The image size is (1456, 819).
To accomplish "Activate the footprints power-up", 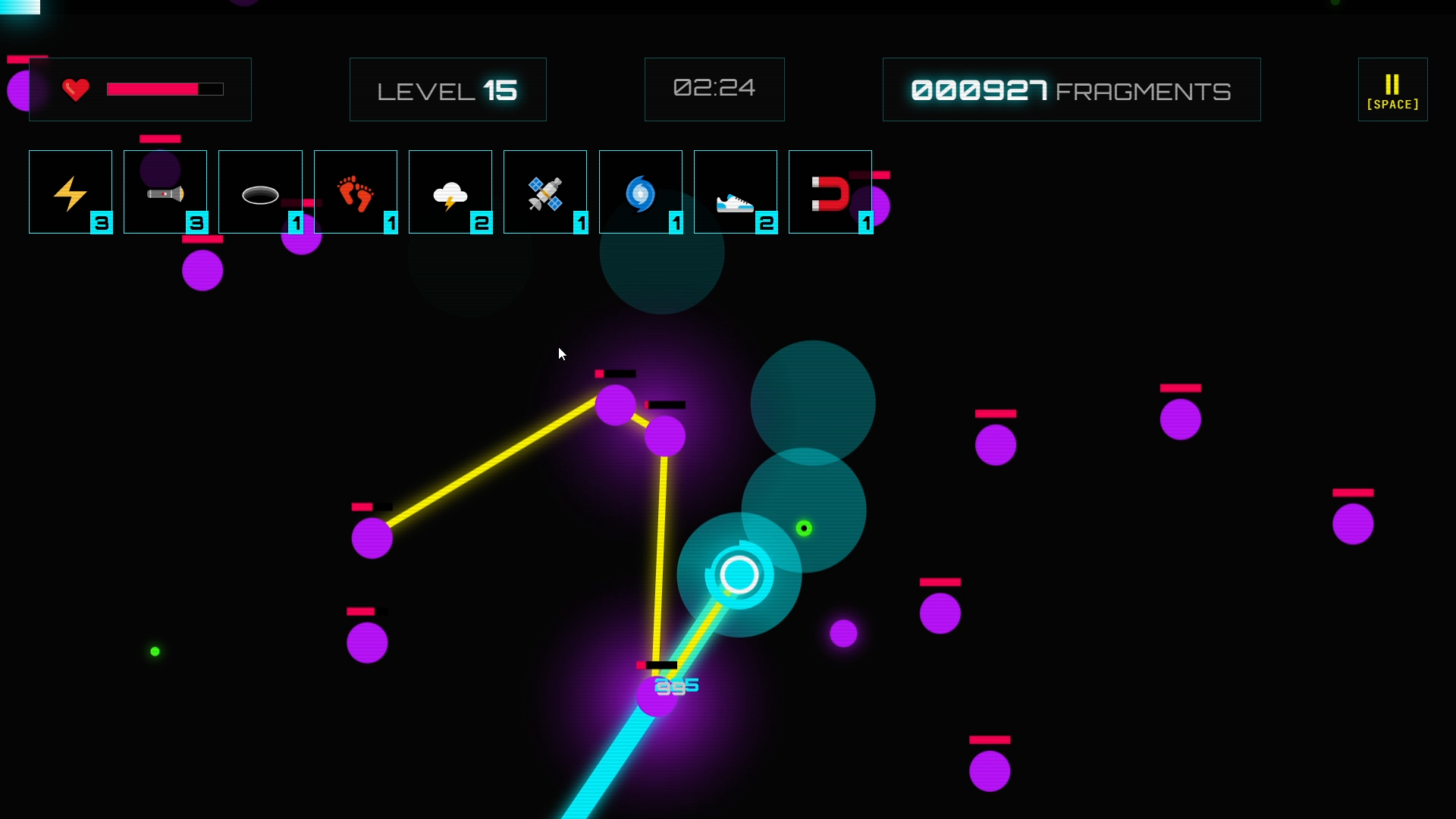I will tap(355, 192).
